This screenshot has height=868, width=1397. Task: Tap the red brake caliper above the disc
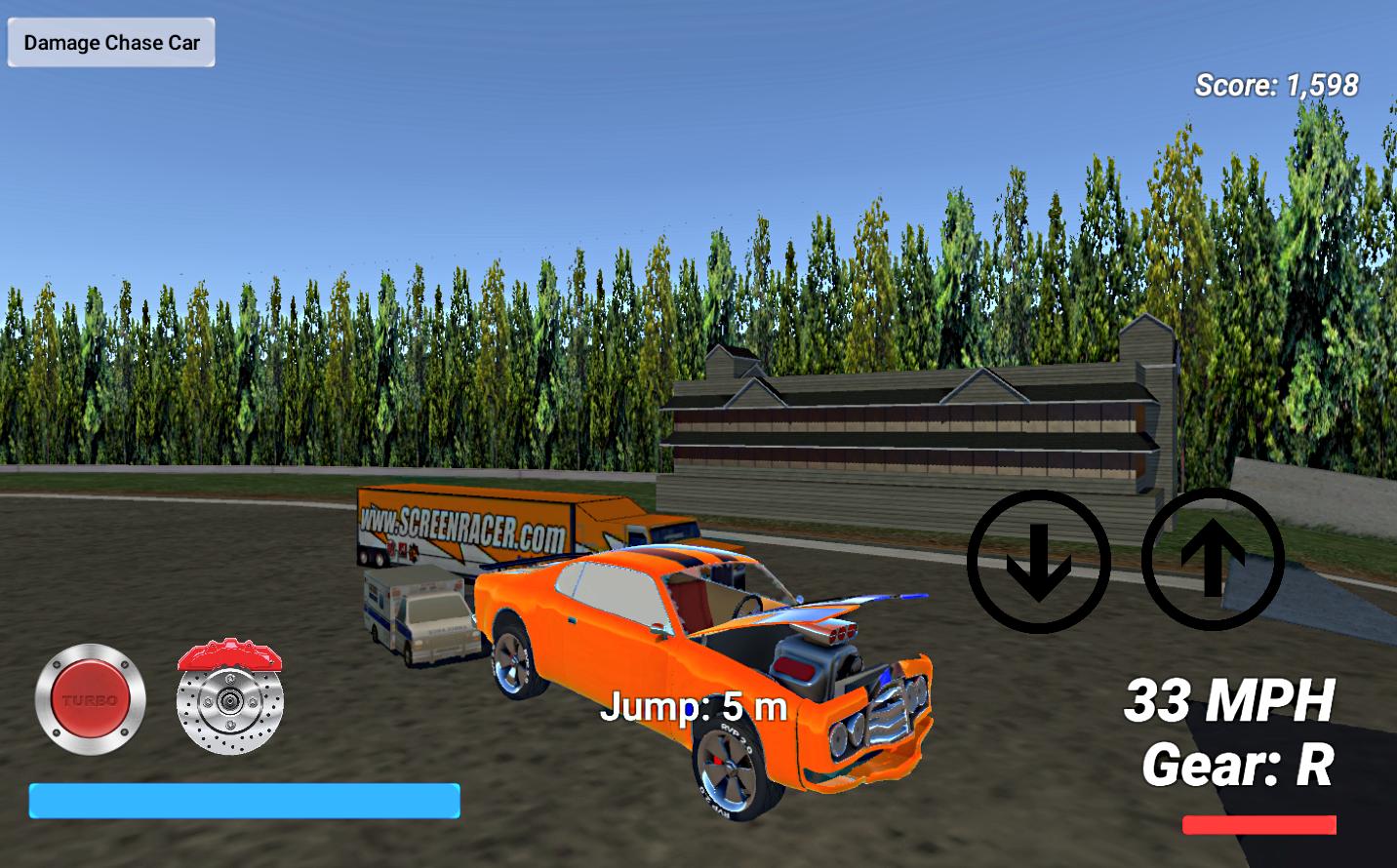pos(226,655)
